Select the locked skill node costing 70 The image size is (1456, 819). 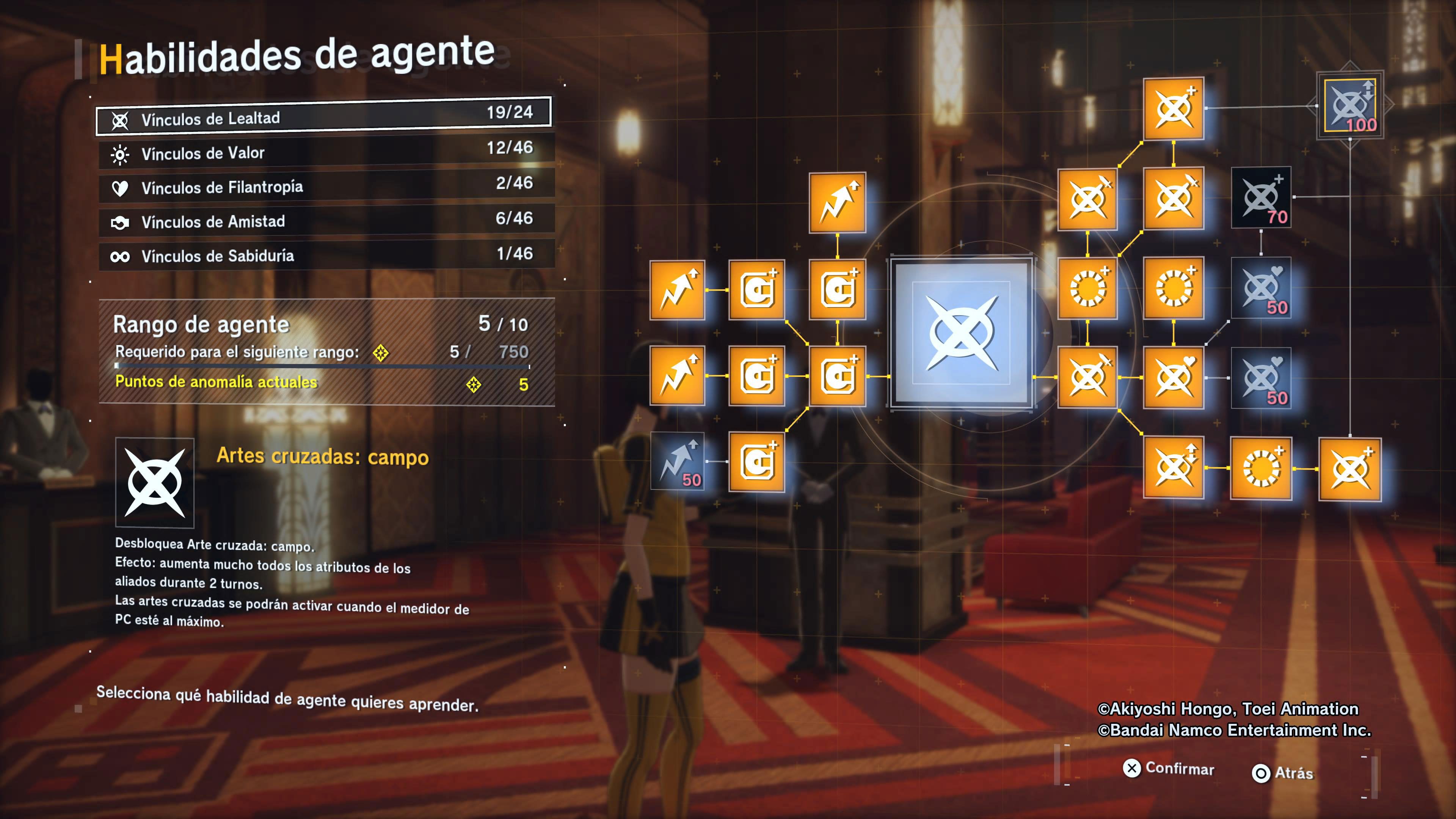pos(1261,197)
